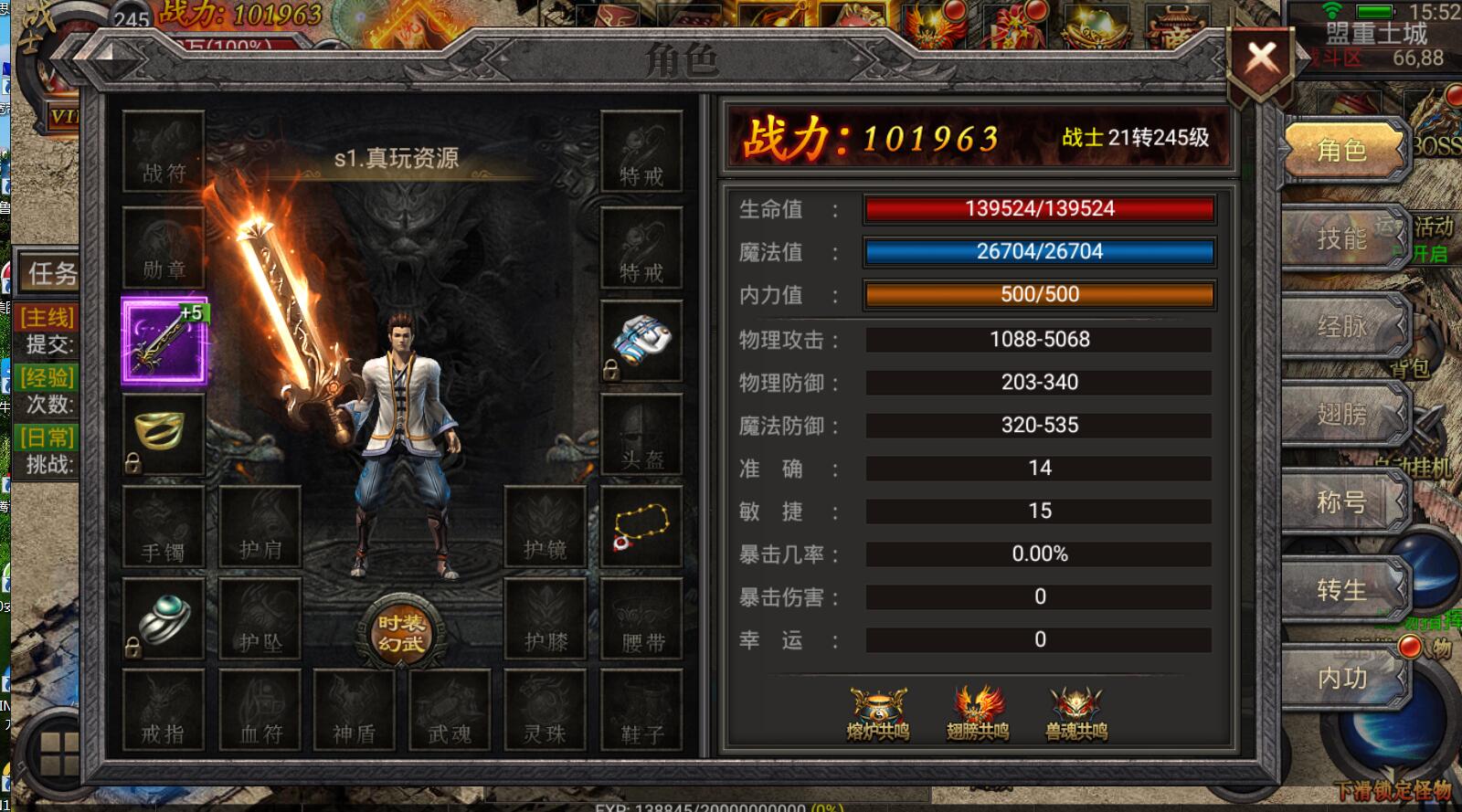Image resolution: width=1462 pixels, height=812 pixels.
Task: Open the 技能 skills tab
Action: point(1342,238)
